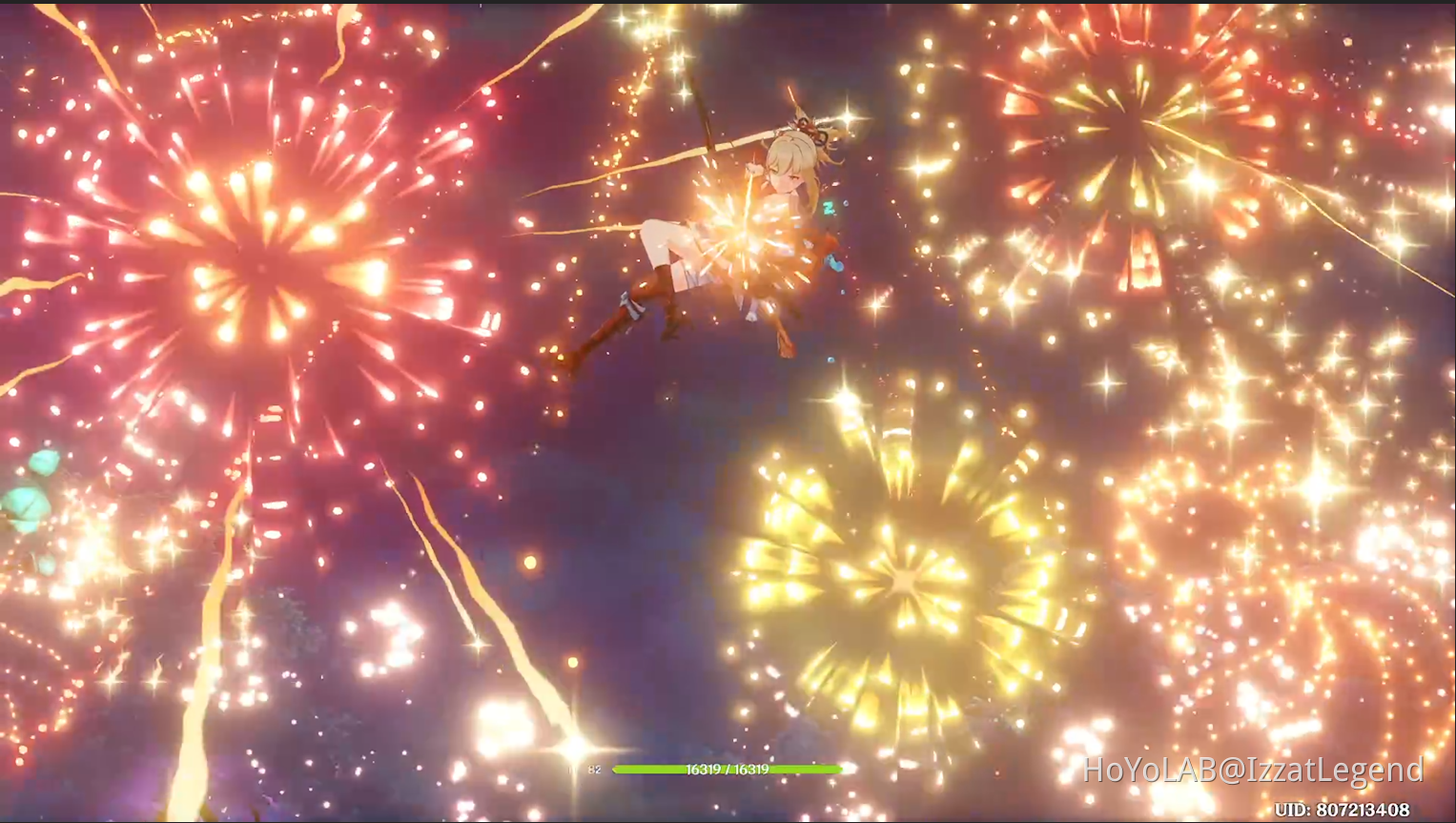This screenshot has width=1456, height=823.
Task: Click the 16319 / 16319 HP text
Action: pos(728,770)
